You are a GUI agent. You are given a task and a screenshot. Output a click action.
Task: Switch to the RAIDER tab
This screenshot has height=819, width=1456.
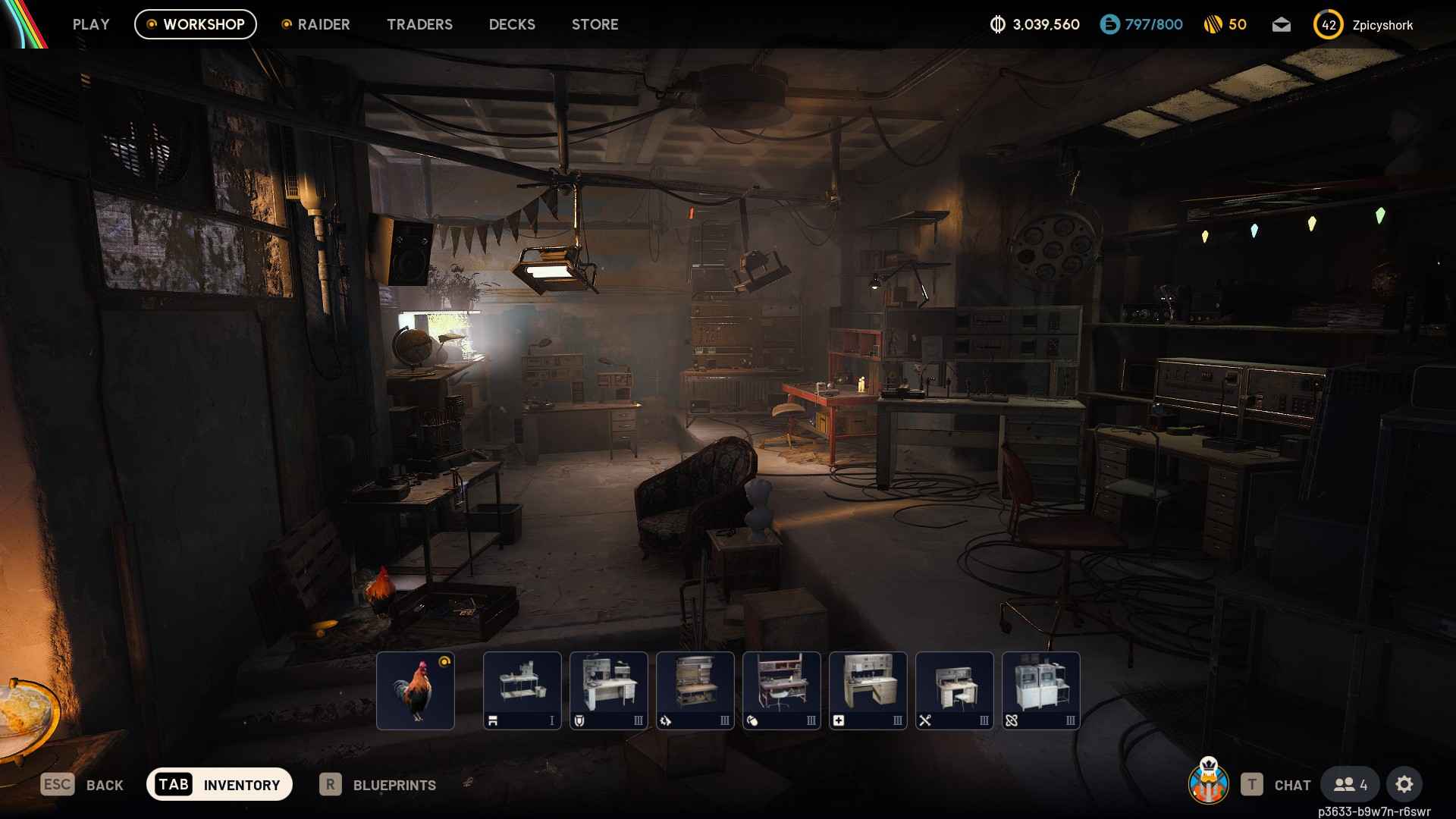click(x=324, y=24)
